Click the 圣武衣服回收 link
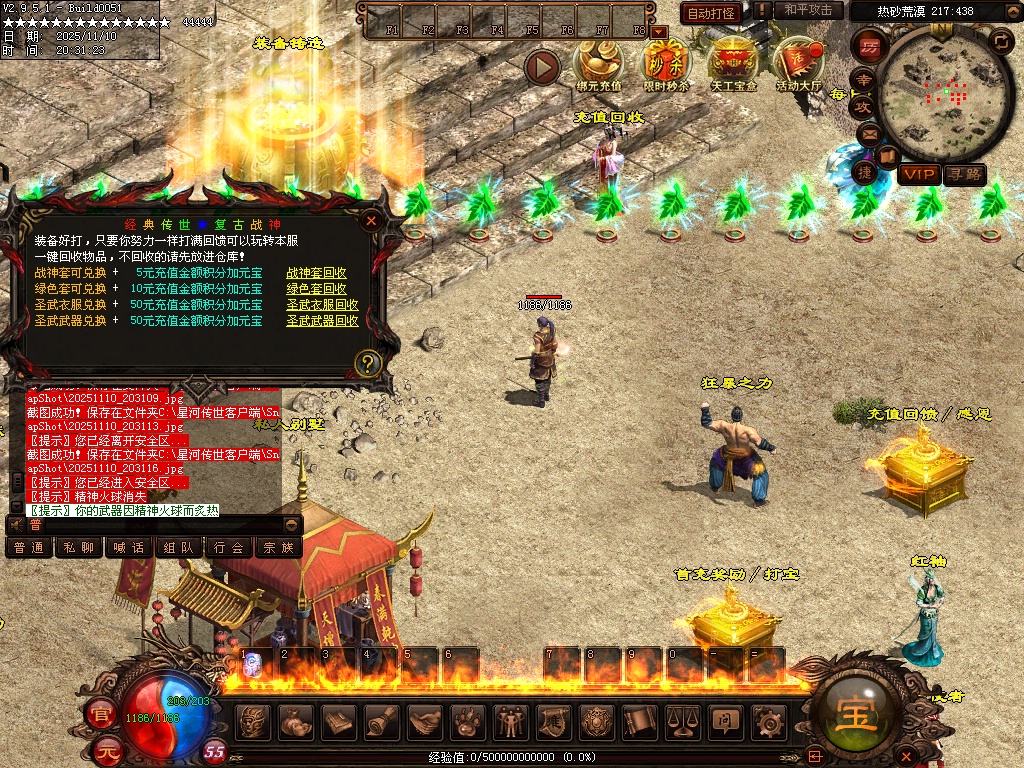This screenshot has width=1024, height=768. pyautogui.click(x=322, y=305)
